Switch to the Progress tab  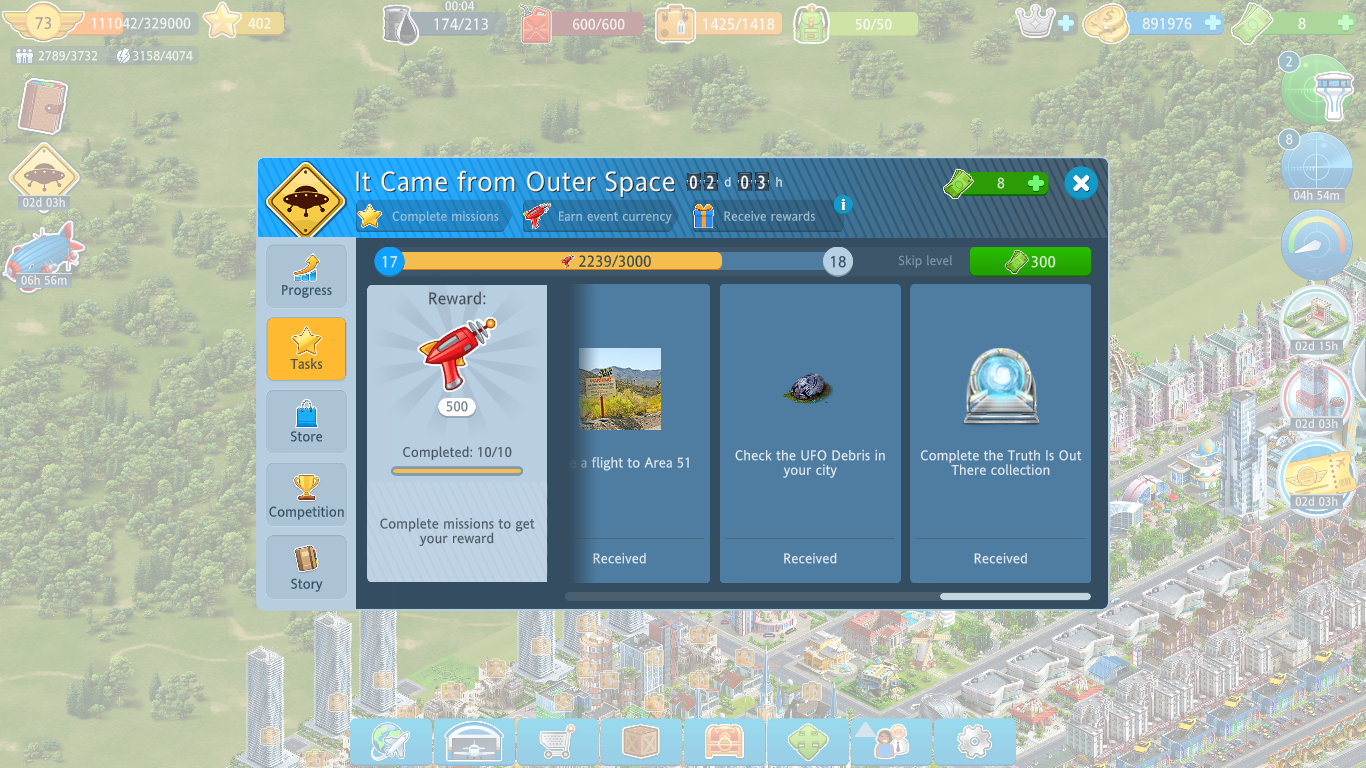306,277
